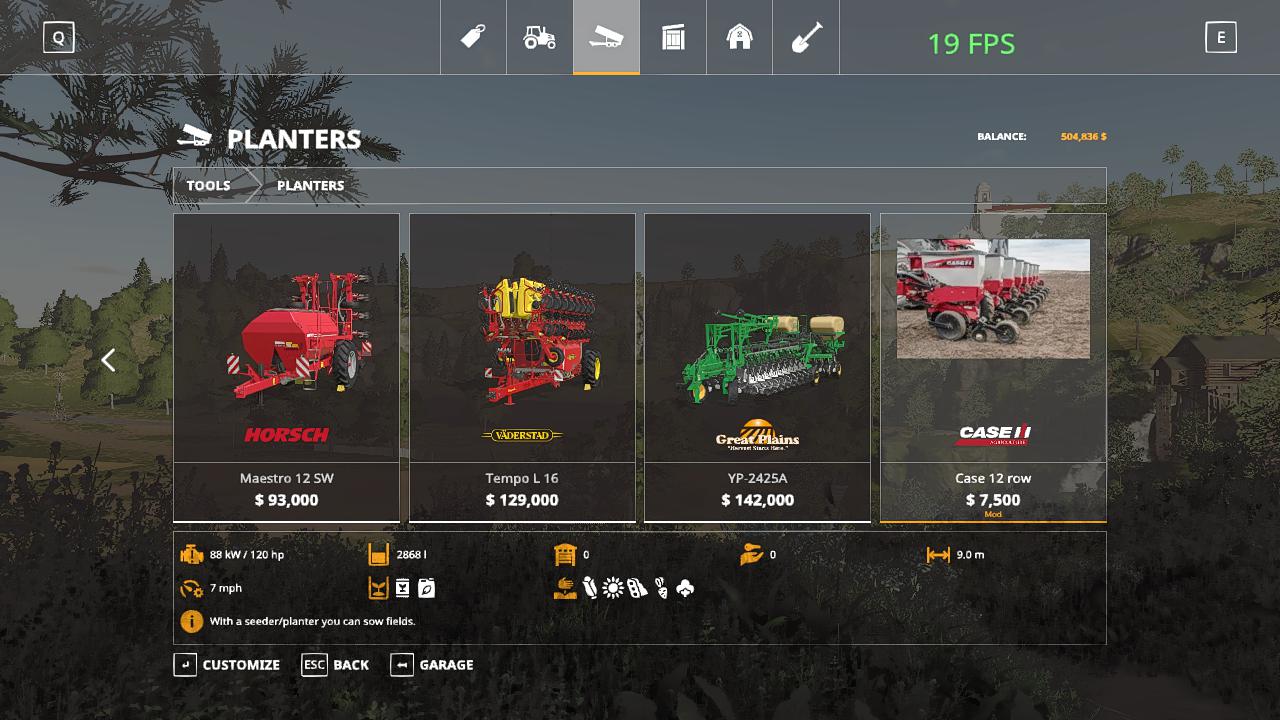
Task: Pick the Great Plains YP-2425A planter
Action: coord(757,367)
